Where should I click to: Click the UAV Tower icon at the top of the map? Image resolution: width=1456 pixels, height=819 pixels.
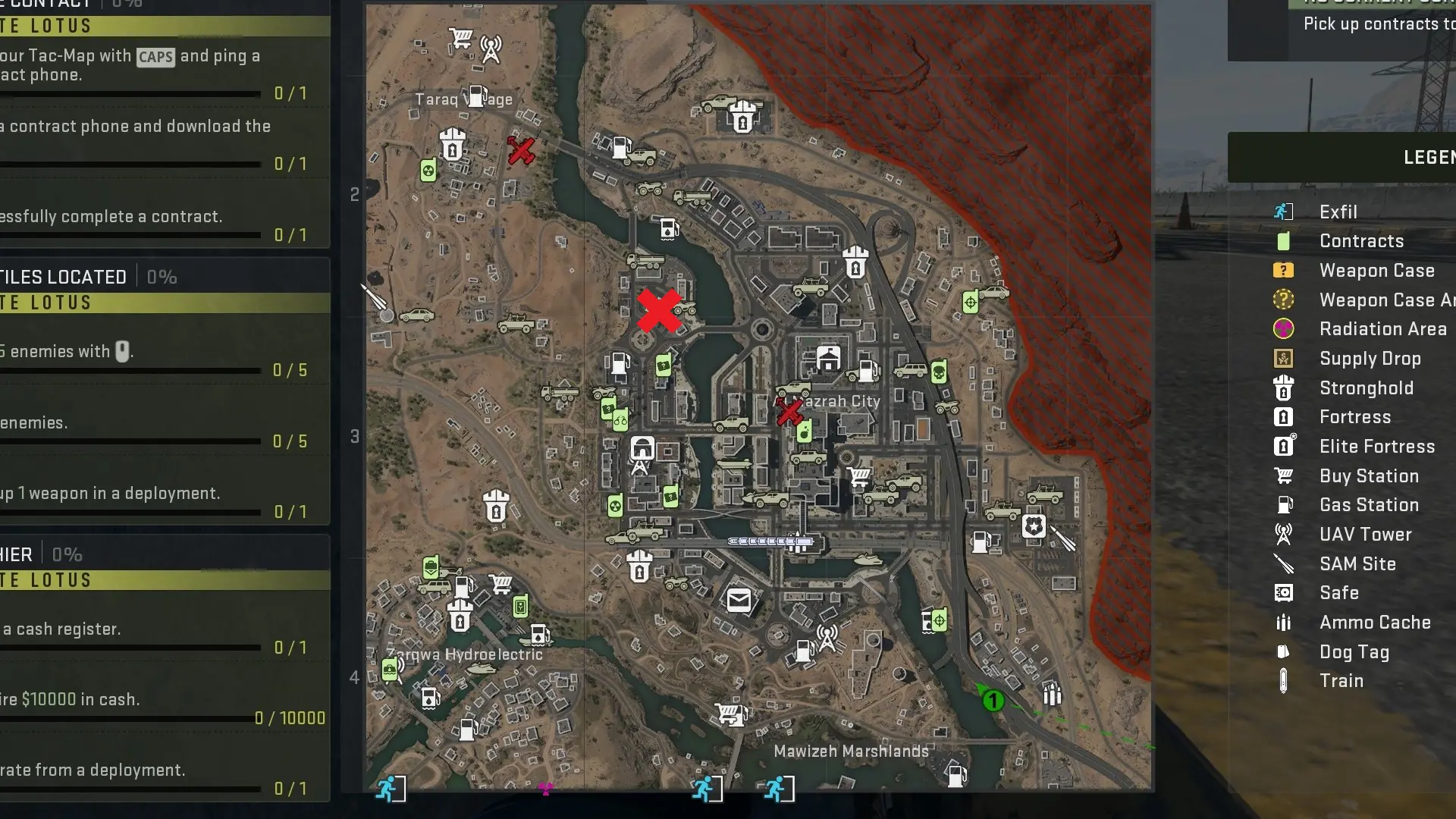tap(491, 47)
